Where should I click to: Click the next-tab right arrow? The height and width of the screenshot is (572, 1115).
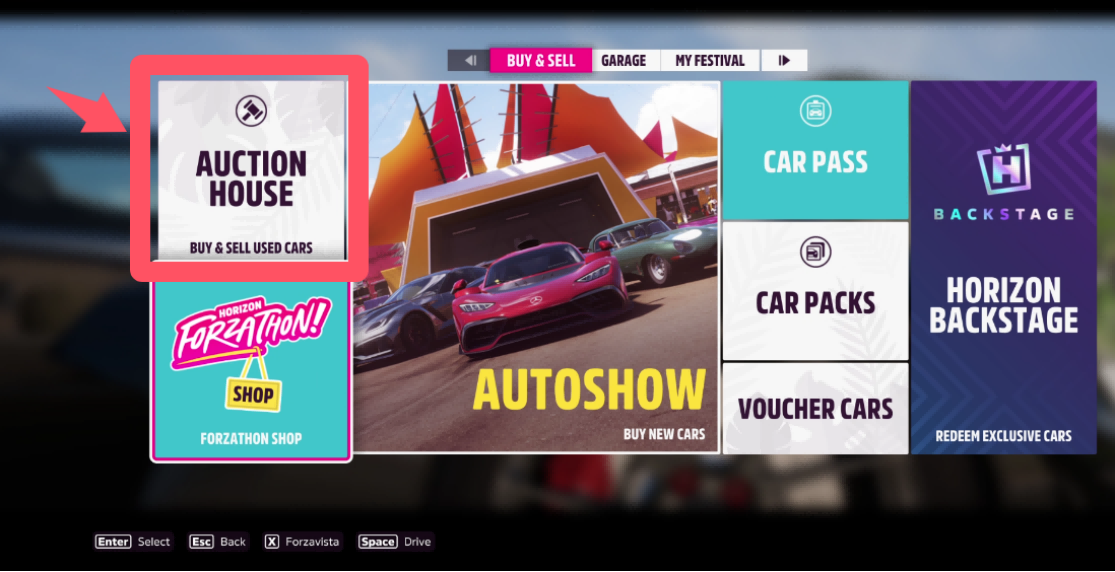[x=784, y=61]
